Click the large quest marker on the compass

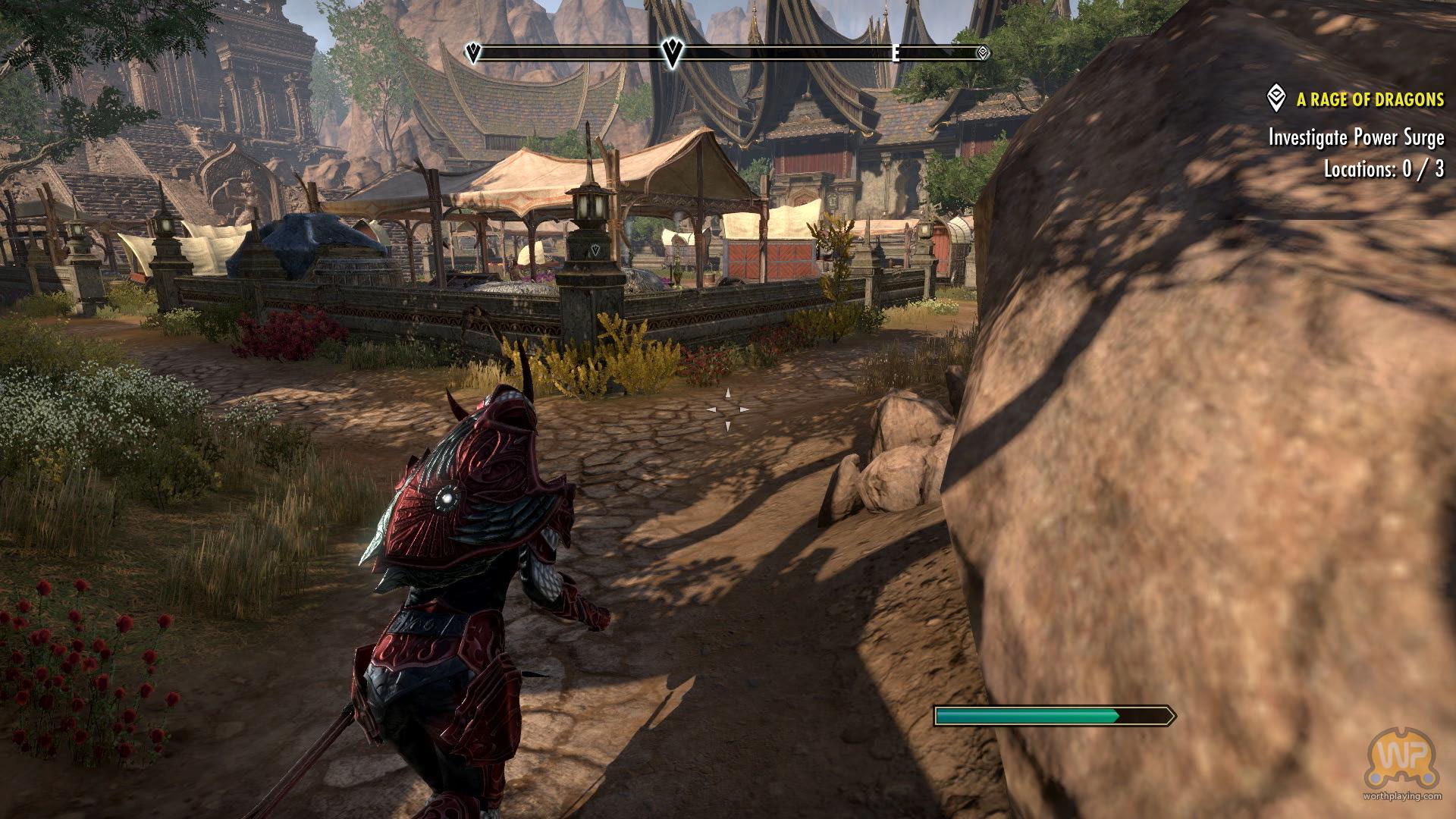pos(672,52)
